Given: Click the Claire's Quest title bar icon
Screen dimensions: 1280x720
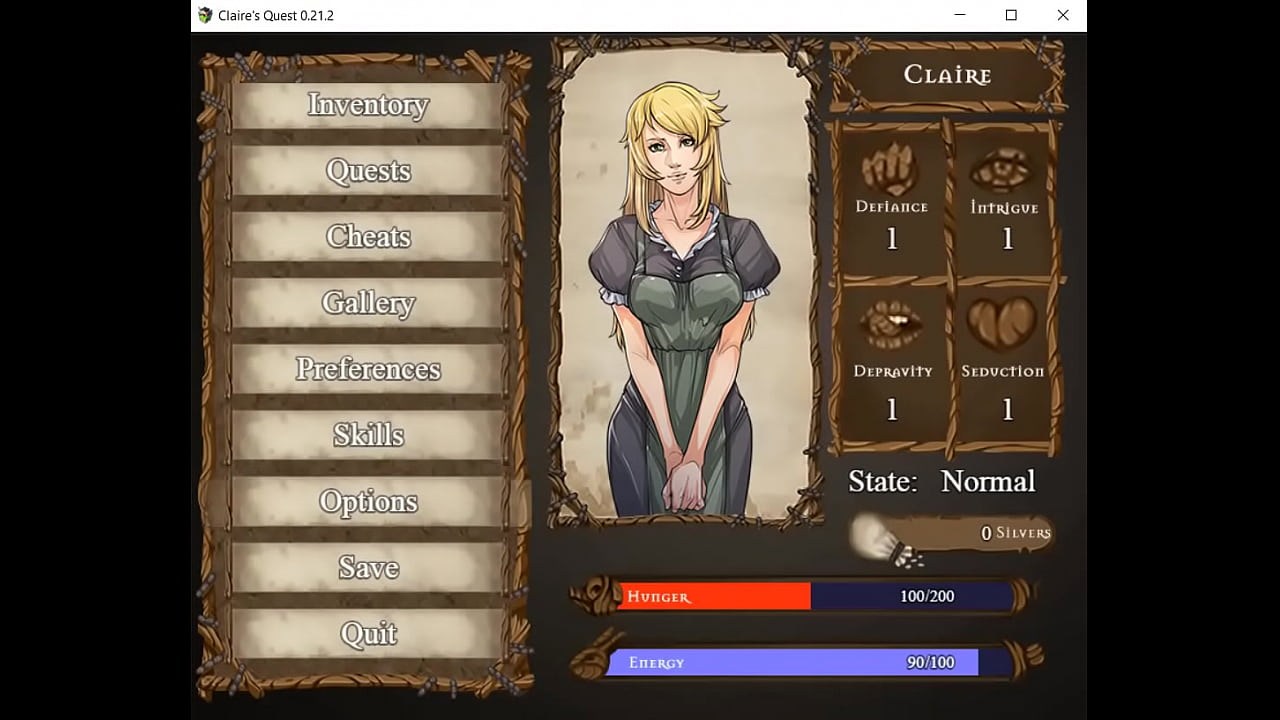Looking at the screenshot, I should click(x=205, y=15).
